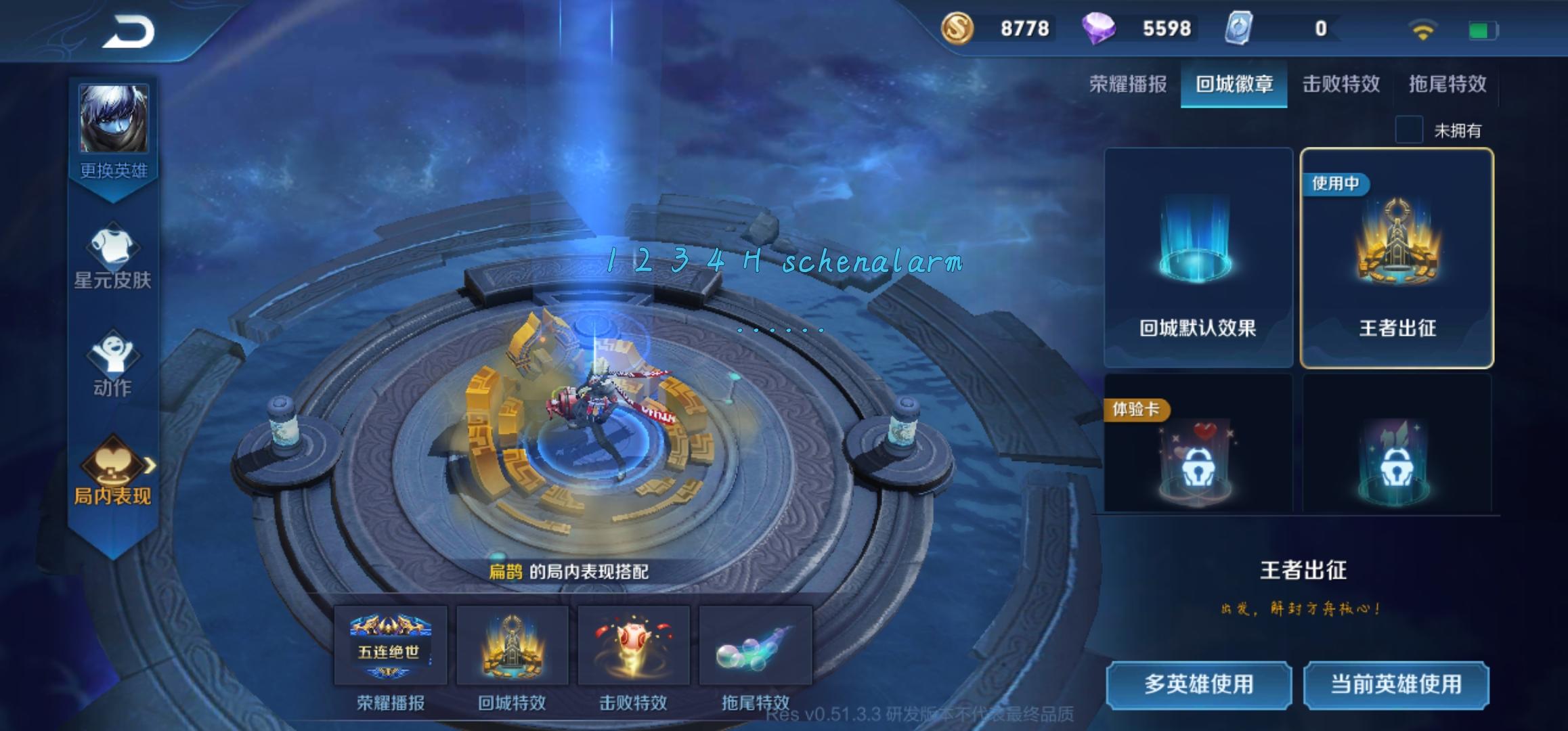The height and width of the screenshot is (731, 1568).
Task: Click the 回城特效 golden effect icon
Action: tap(513, 643)
